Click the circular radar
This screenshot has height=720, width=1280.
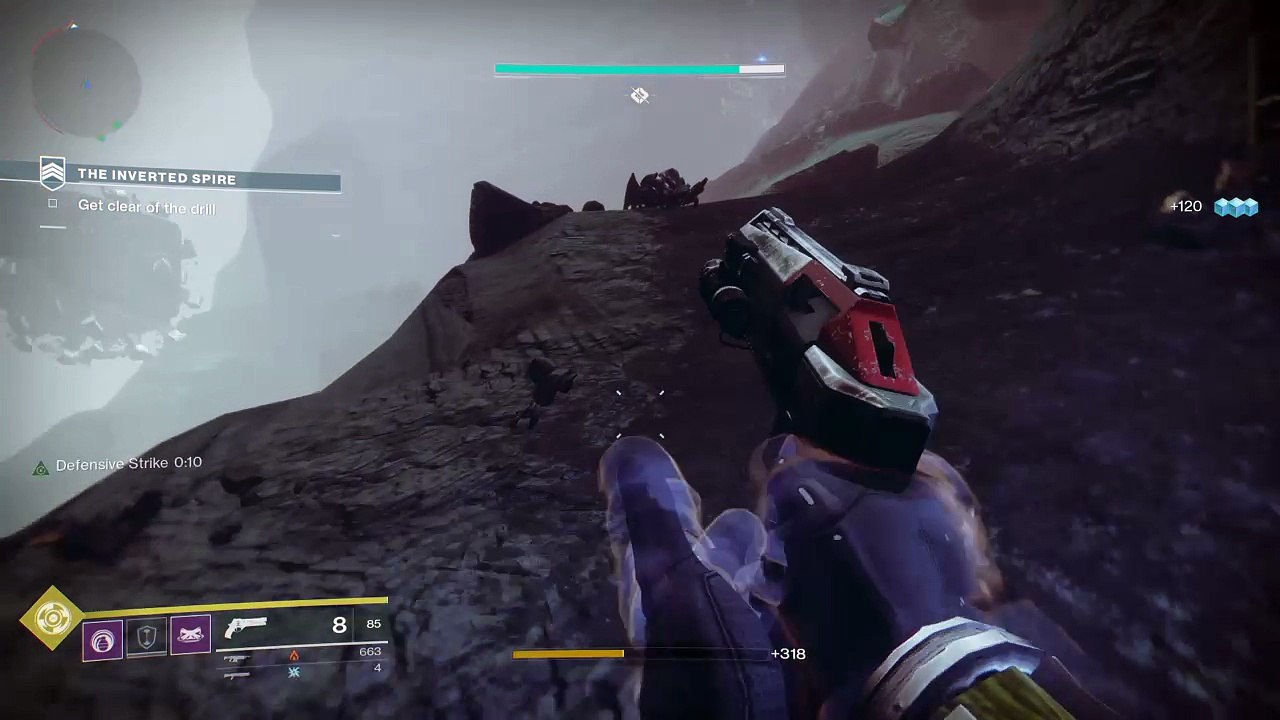[x=85, y=83]
